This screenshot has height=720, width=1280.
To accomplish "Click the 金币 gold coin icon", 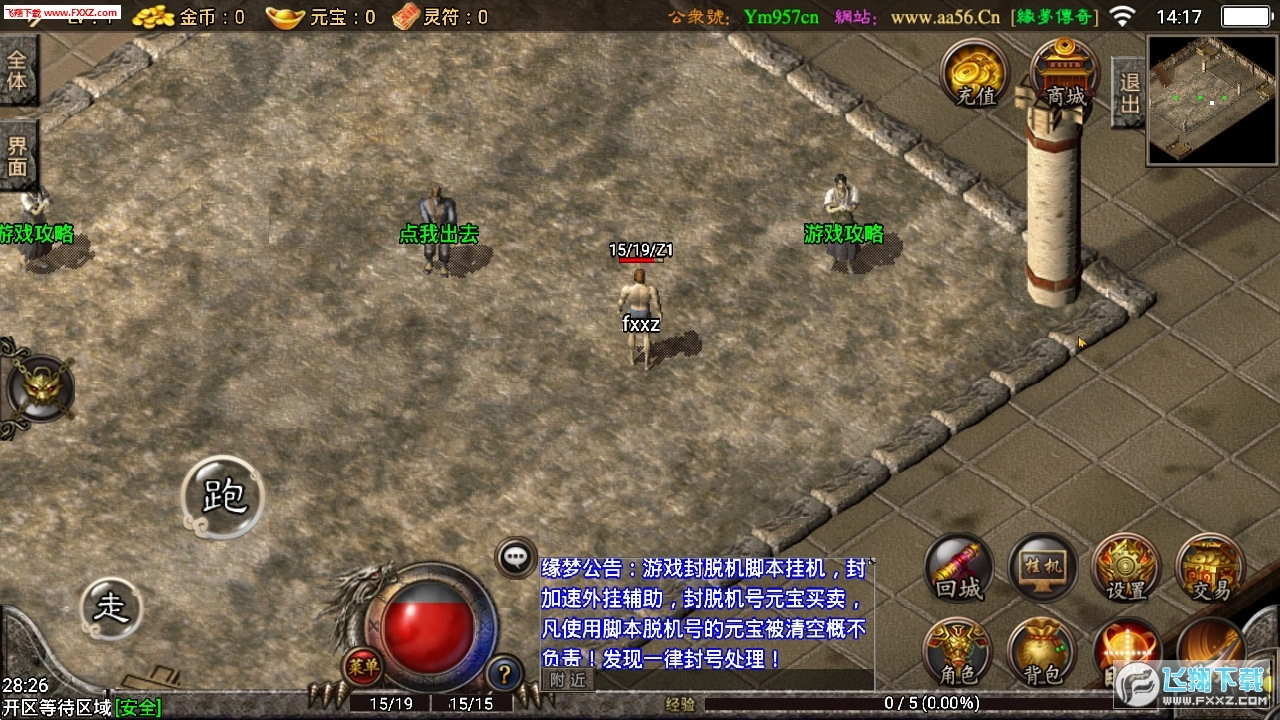I will tap(155, 17).
